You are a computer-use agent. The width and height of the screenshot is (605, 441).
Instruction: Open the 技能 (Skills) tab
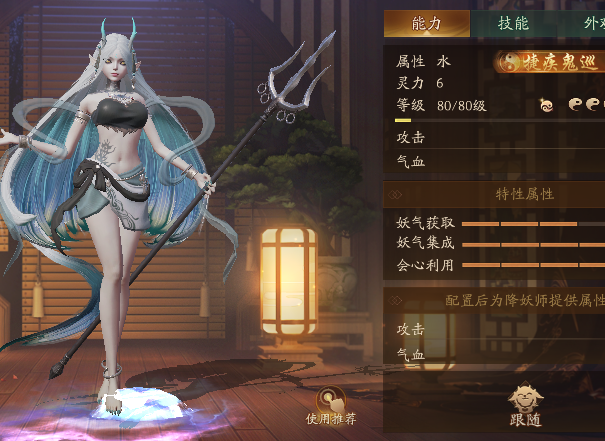click(x=512, y=24)
